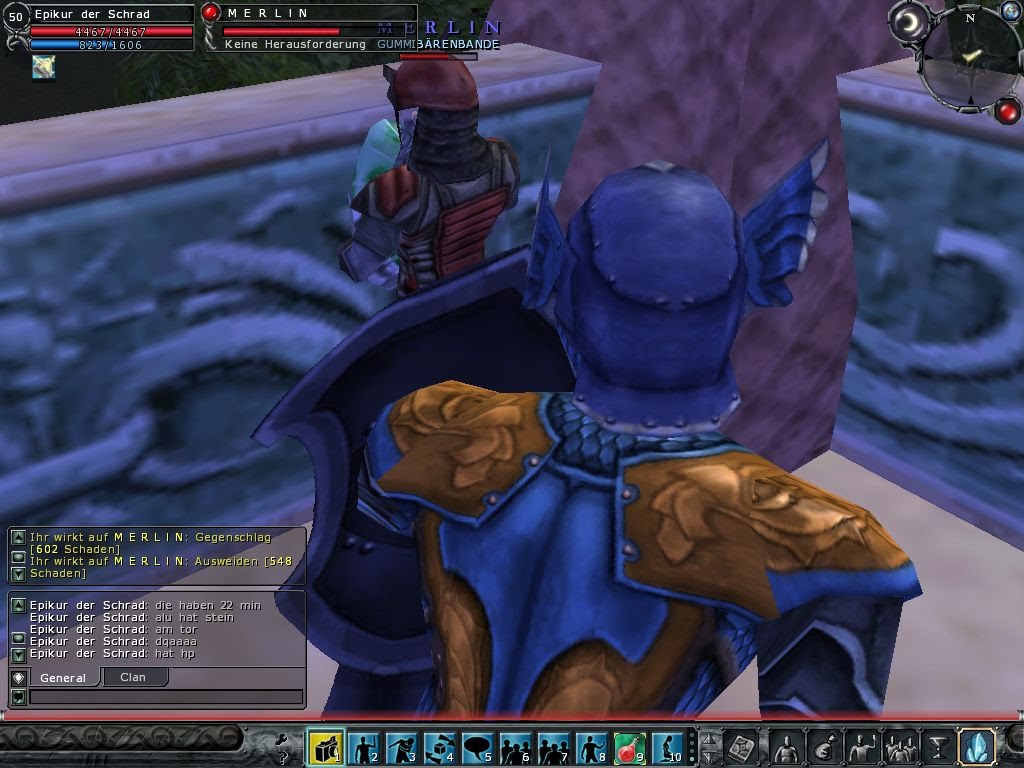Click the goblet icon in the menu bar
The height and width of the screenshot is (768, 1024).
(938, 747)
